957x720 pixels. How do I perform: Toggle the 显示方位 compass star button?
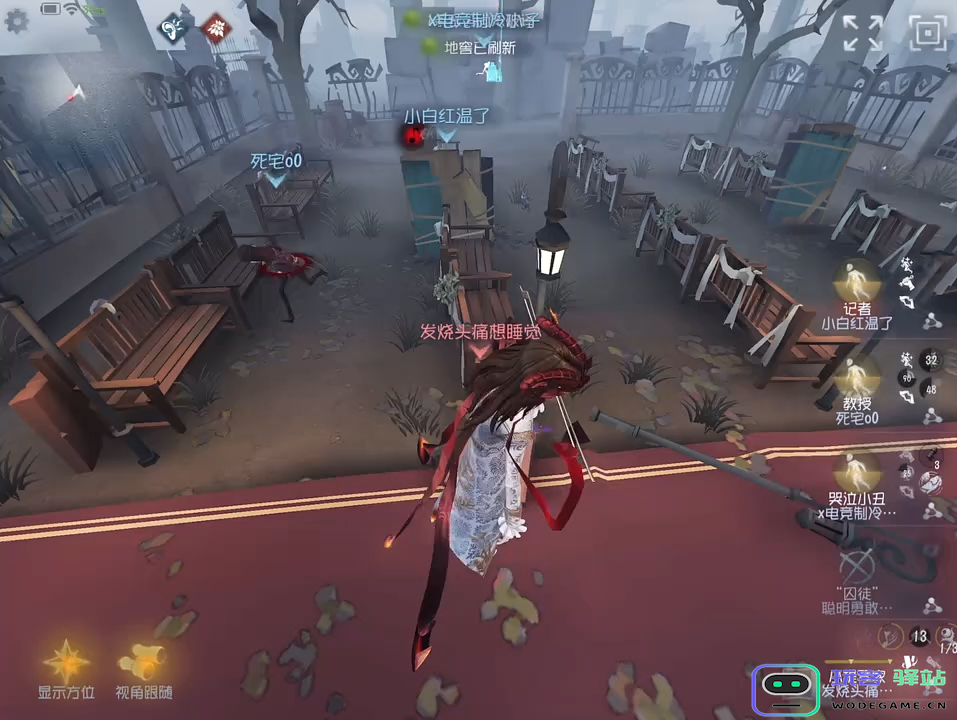click(66, 660)
